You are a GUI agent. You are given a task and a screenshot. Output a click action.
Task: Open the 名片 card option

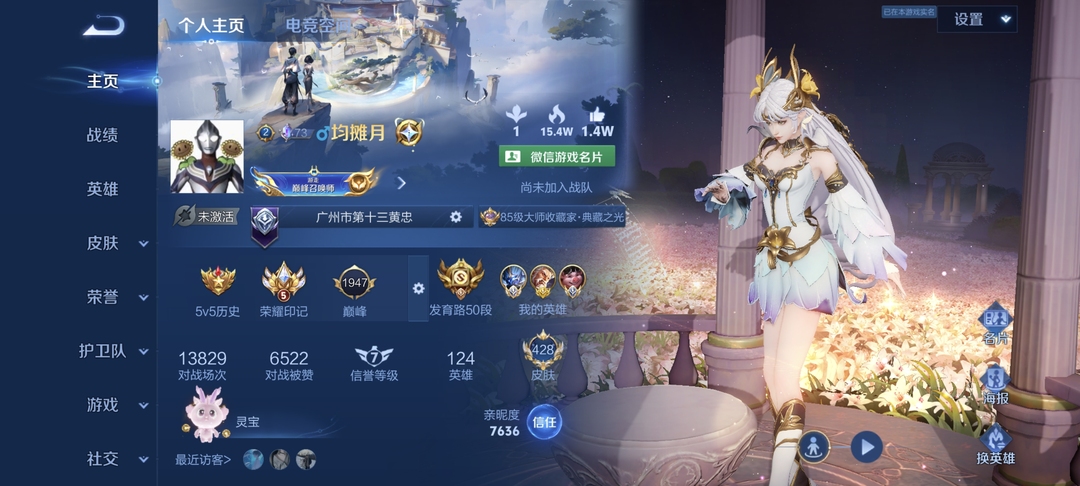coord(995,325)
